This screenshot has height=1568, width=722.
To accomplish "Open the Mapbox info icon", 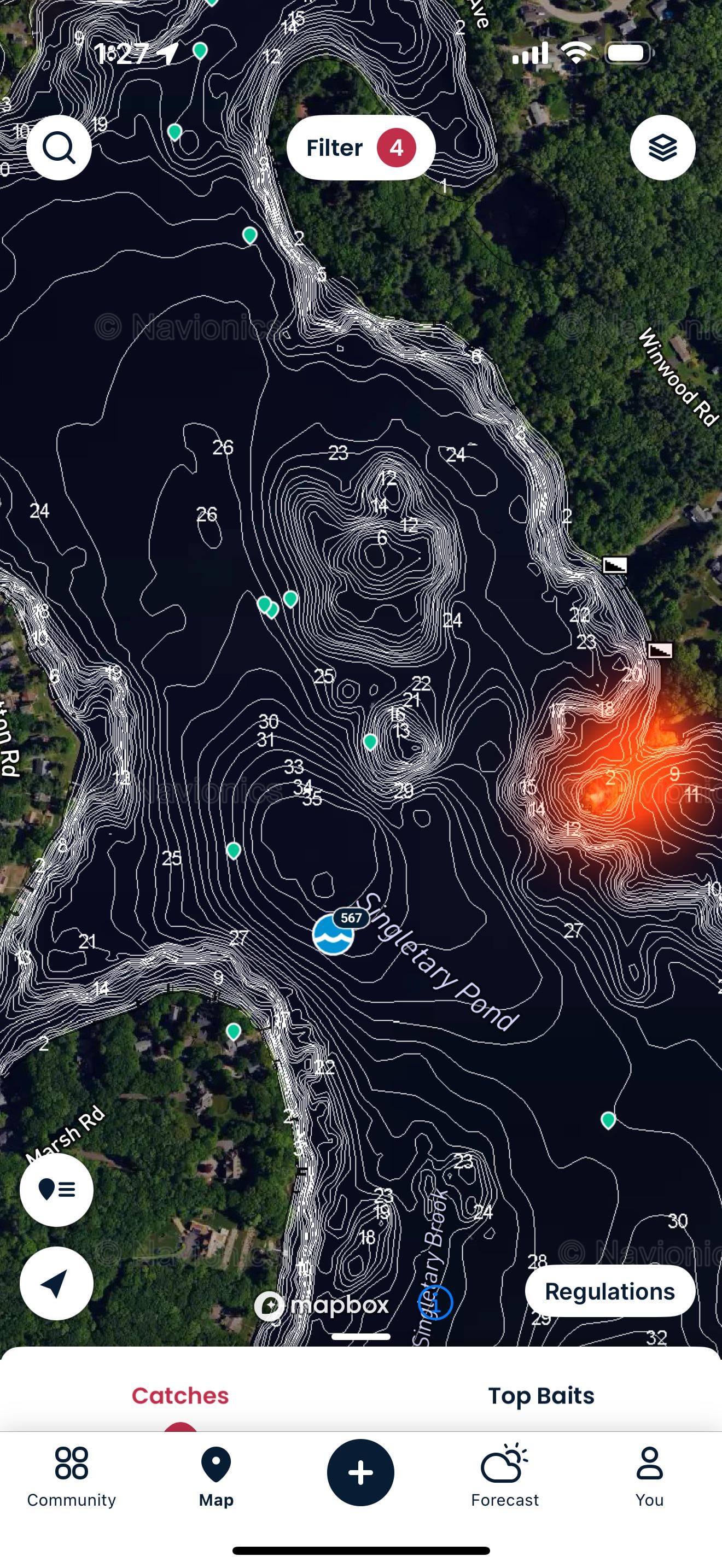I will tap(435, 1303).
